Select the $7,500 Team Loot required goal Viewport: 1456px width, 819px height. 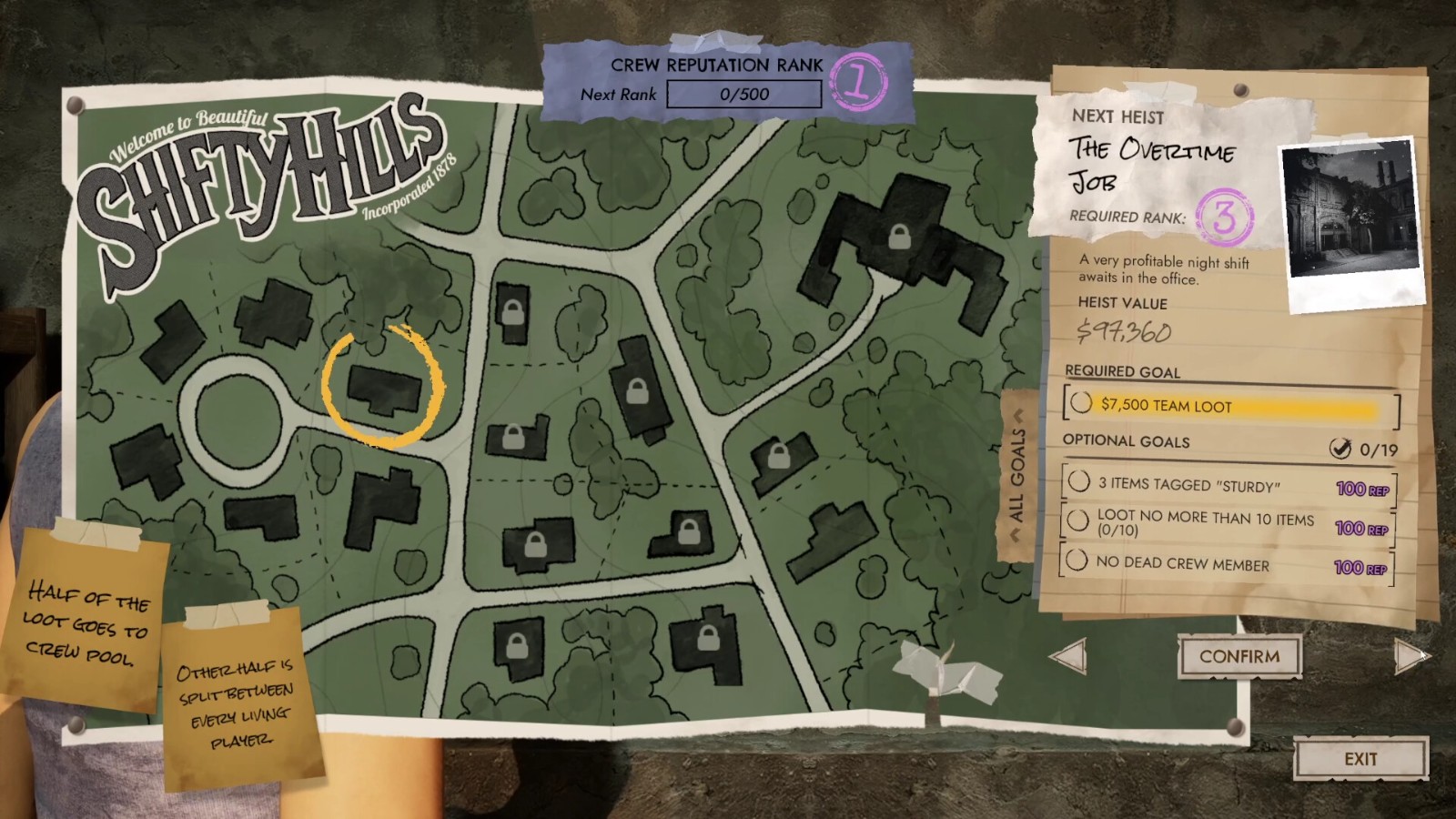point(1230,405)
